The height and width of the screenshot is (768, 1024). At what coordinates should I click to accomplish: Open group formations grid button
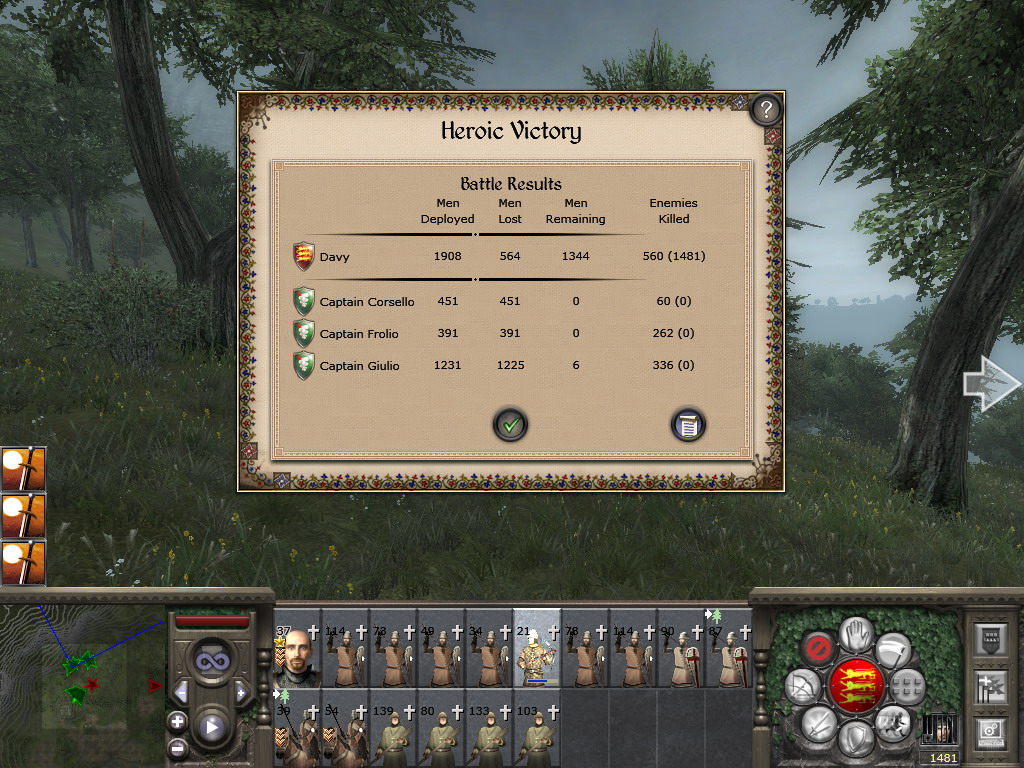click(908, 687)
